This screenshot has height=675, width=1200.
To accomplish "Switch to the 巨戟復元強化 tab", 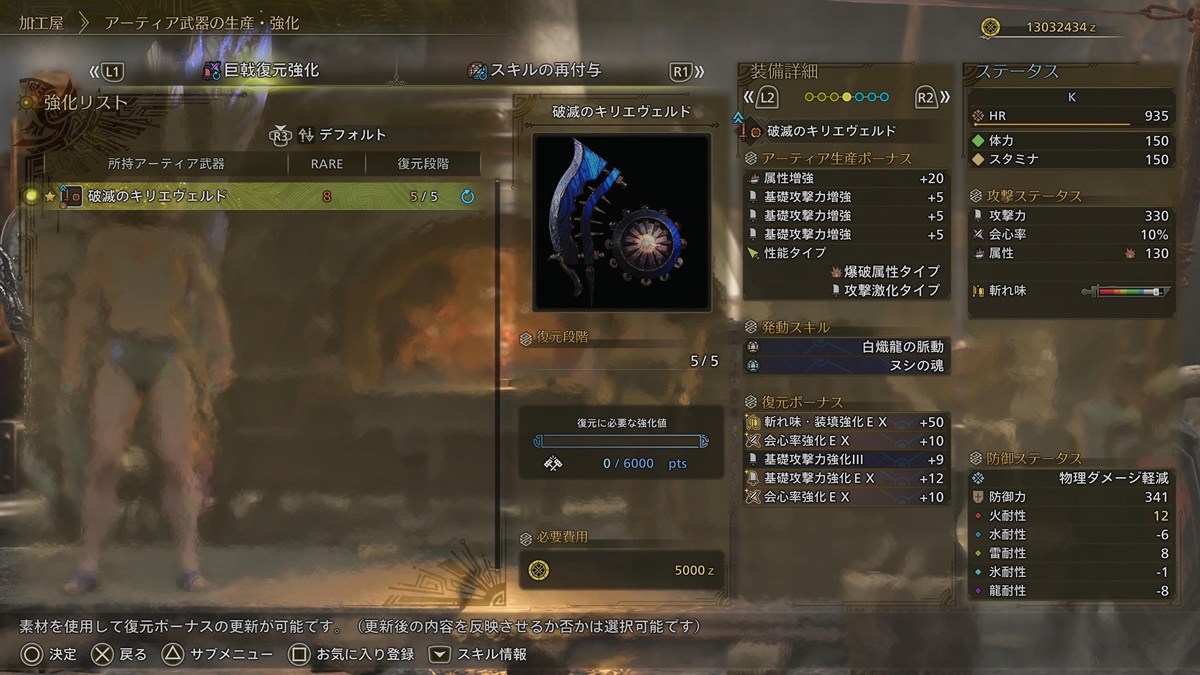I will click(x=262, y=71).
